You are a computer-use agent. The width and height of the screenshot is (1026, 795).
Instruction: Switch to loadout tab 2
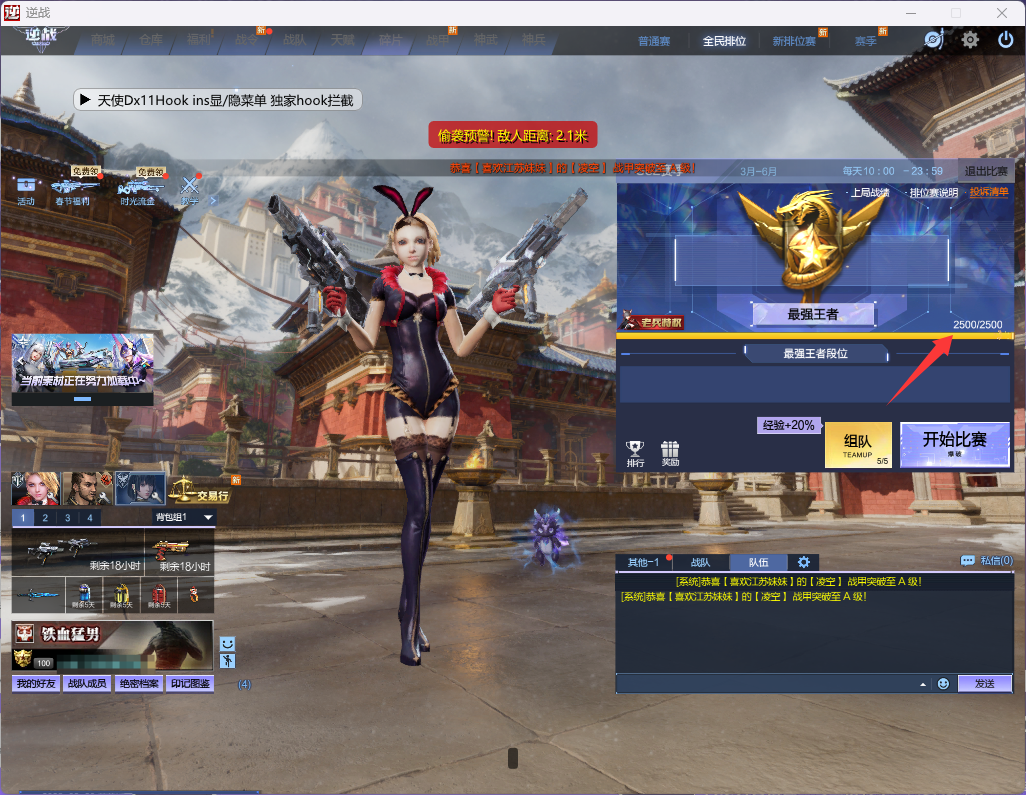pos(44,517)
